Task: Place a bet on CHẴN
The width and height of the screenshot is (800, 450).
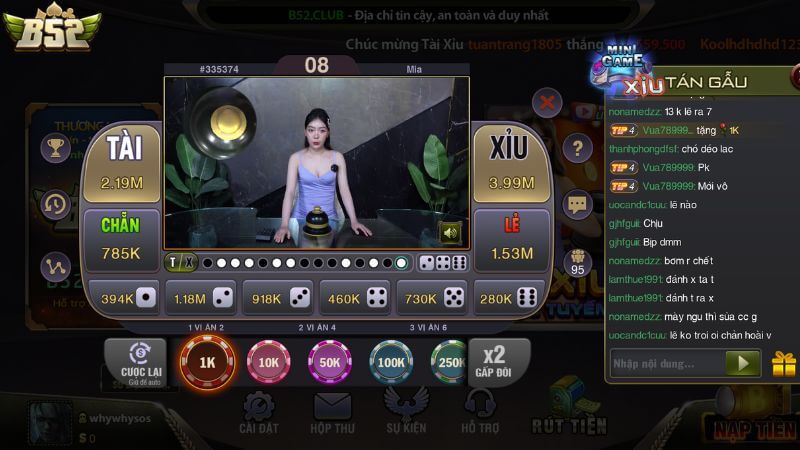Action: pos(121,240)
